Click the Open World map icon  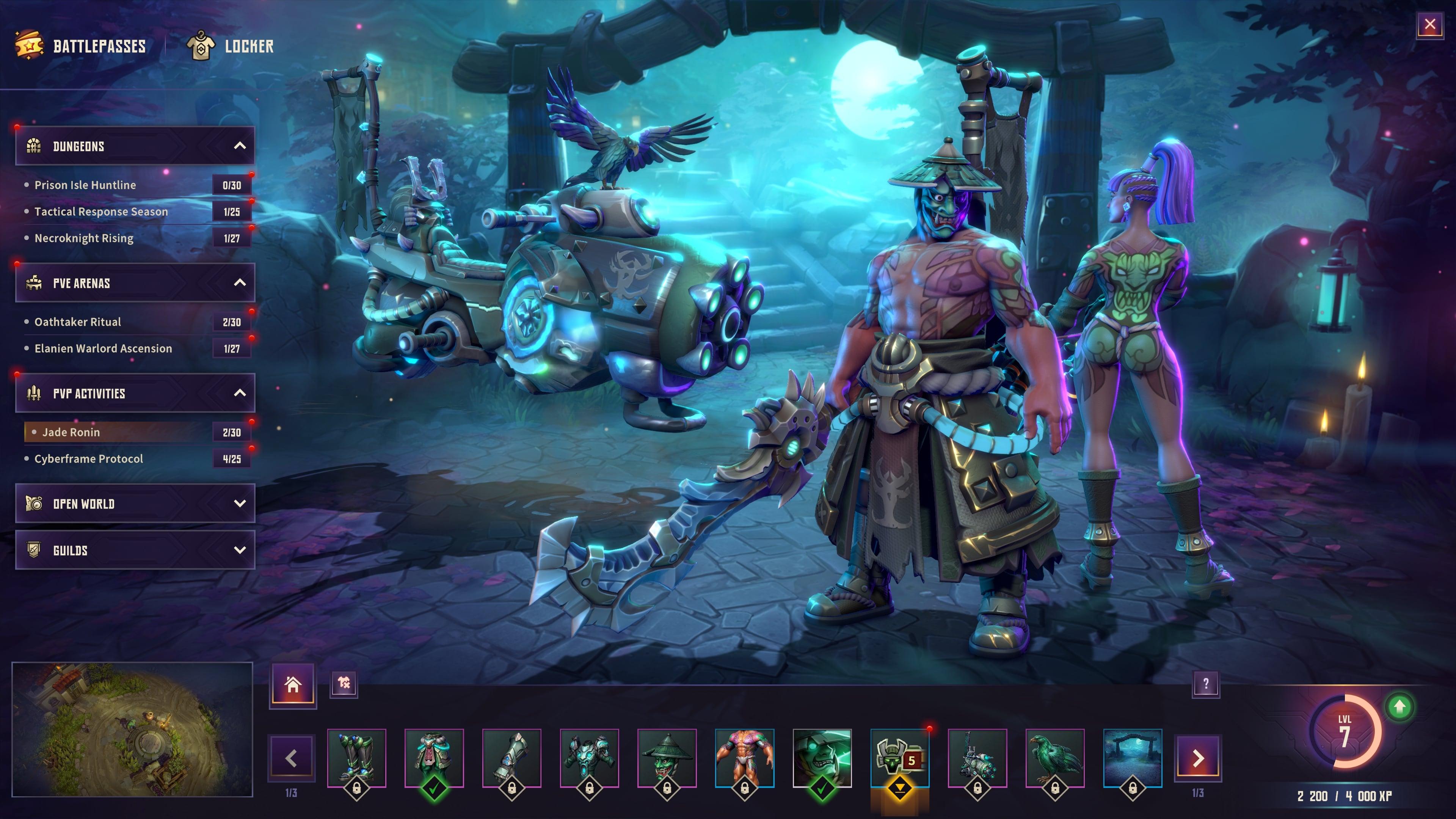(33, 504)
